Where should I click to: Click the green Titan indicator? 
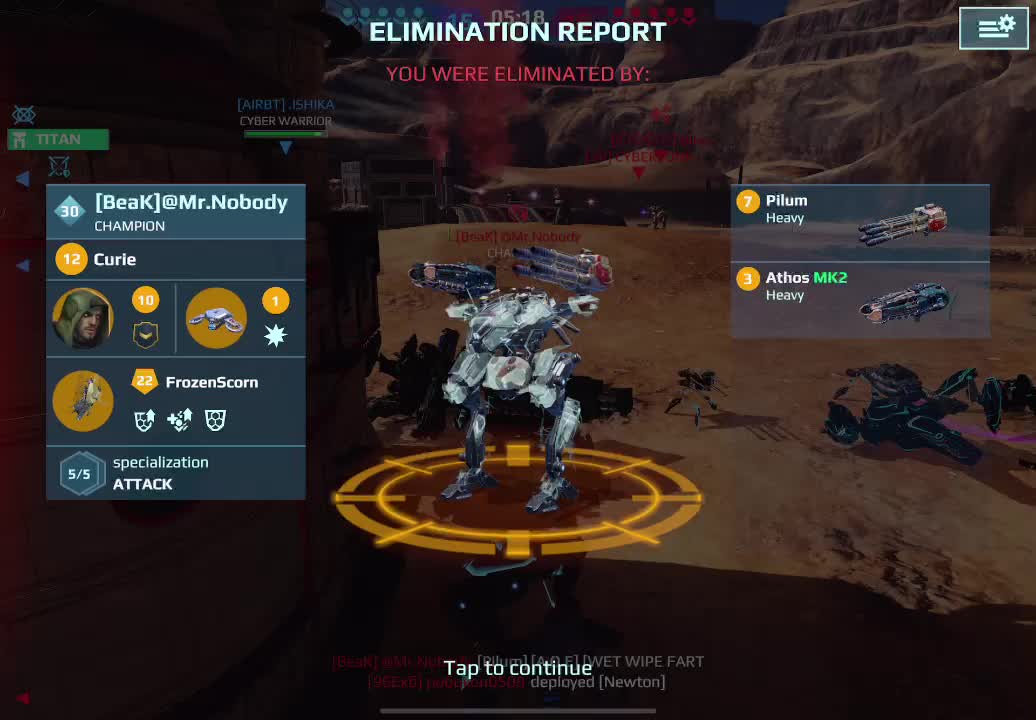(58, 139)
